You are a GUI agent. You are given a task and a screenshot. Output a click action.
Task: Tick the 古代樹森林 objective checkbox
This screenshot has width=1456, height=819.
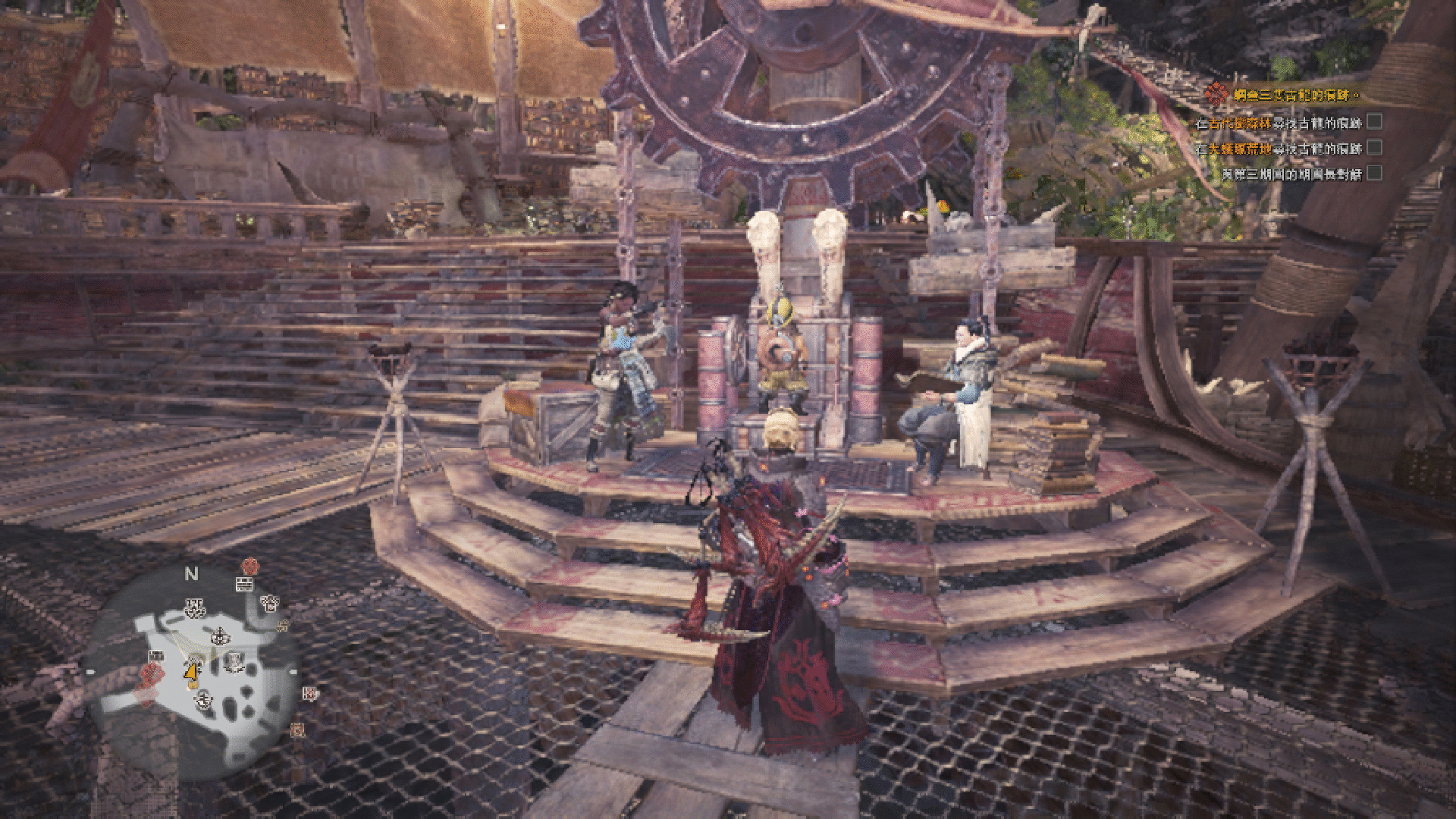[1374, 122]
